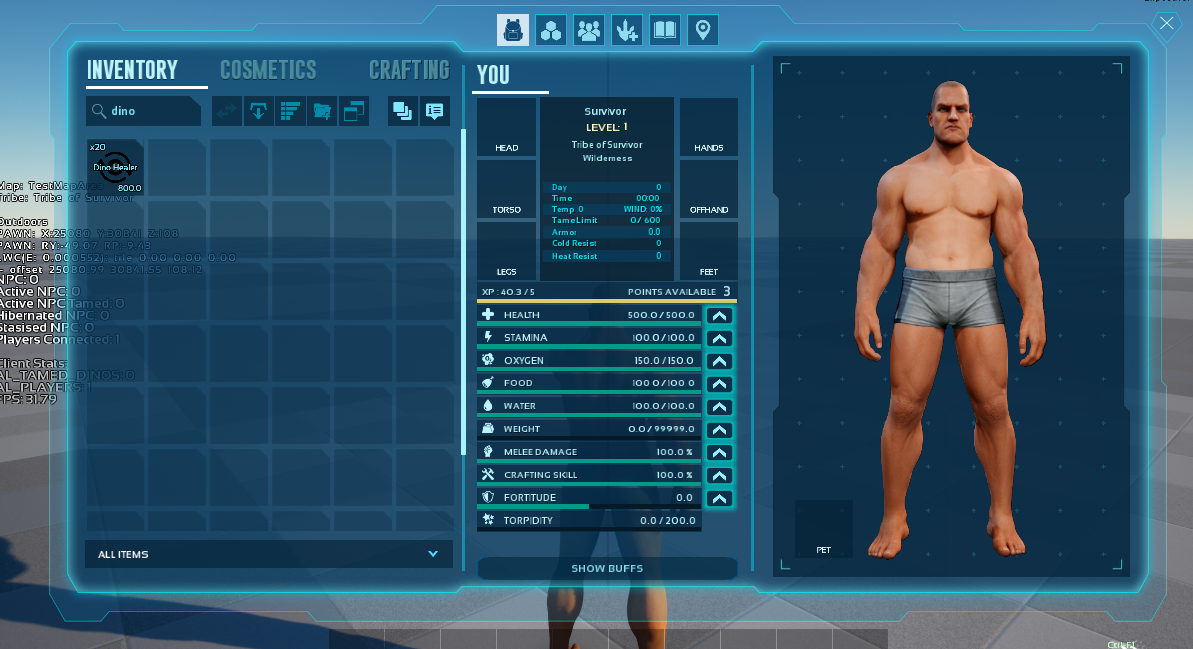Upgrade the Oxygen stat
This screenshot has width=1193, height=649.
[x=719, y=361]
